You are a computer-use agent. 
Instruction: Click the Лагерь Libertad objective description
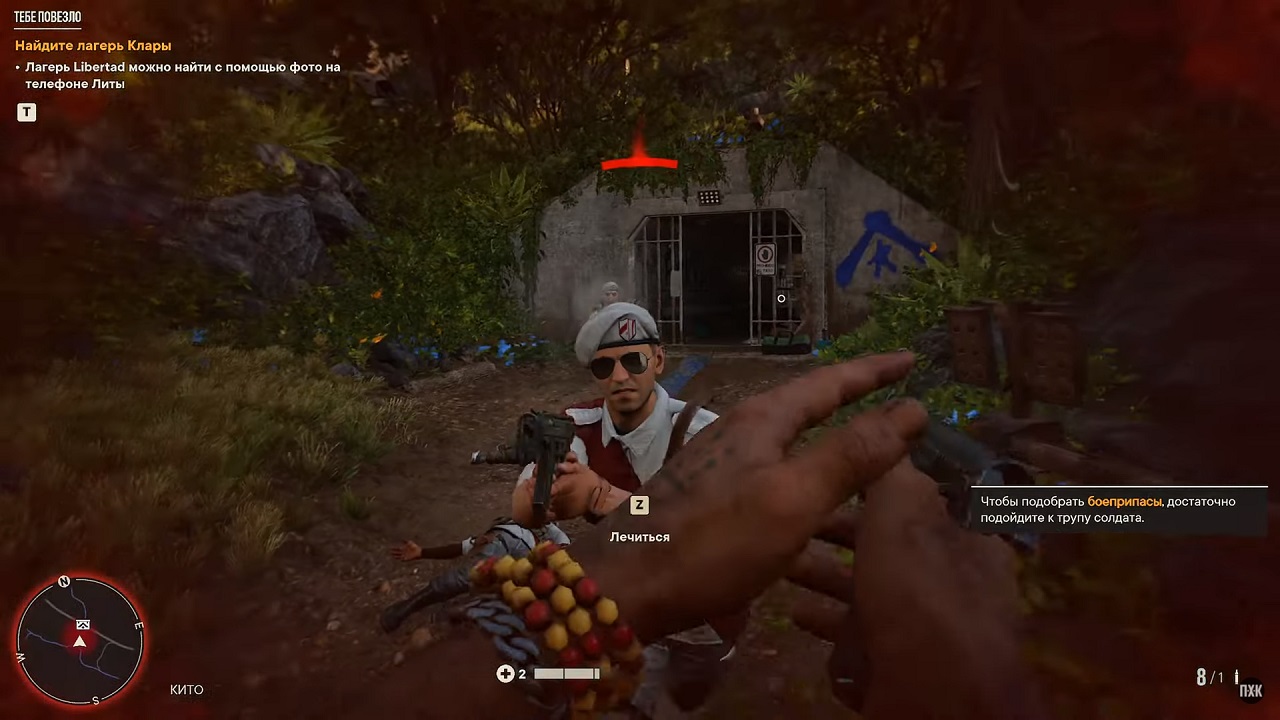pos(181,76)
